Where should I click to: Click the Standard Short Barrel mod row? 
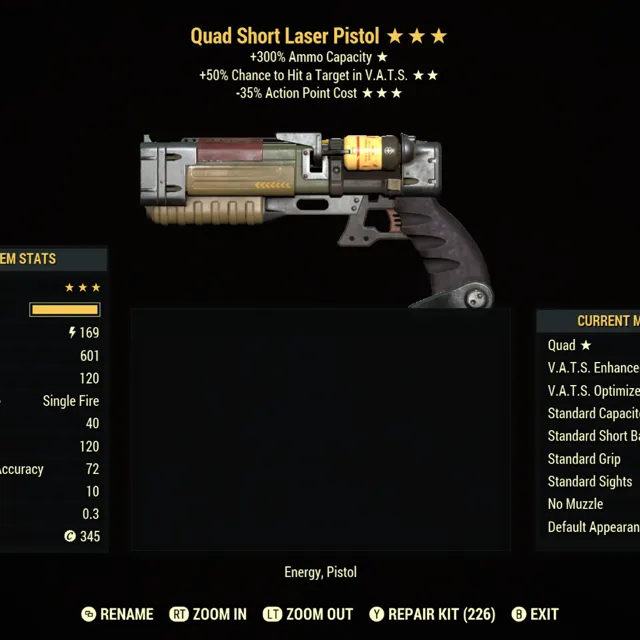593,436
